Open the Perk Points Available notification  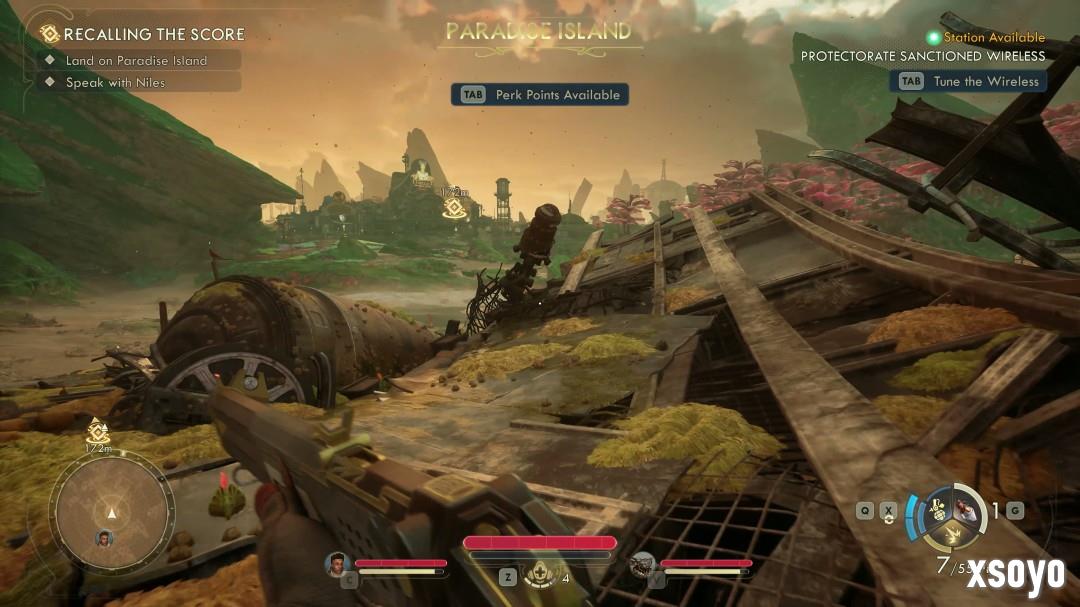[540, 95]
